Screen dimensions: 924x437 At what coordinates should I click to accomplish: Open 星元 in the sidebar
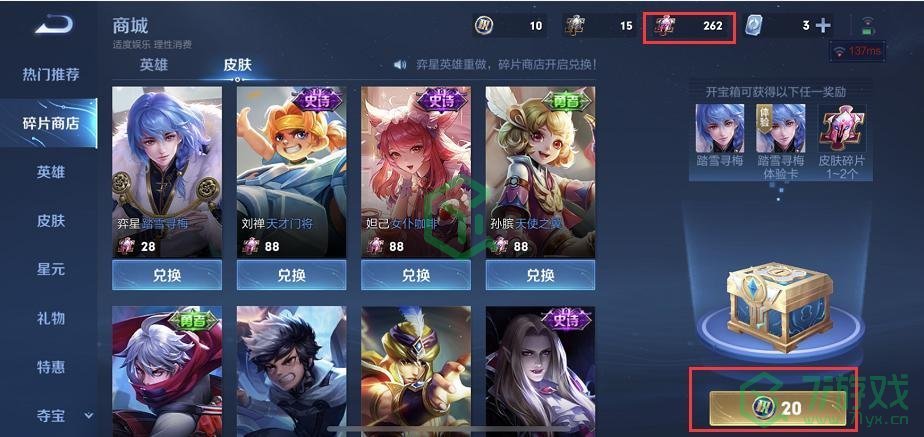pos(51,270)
